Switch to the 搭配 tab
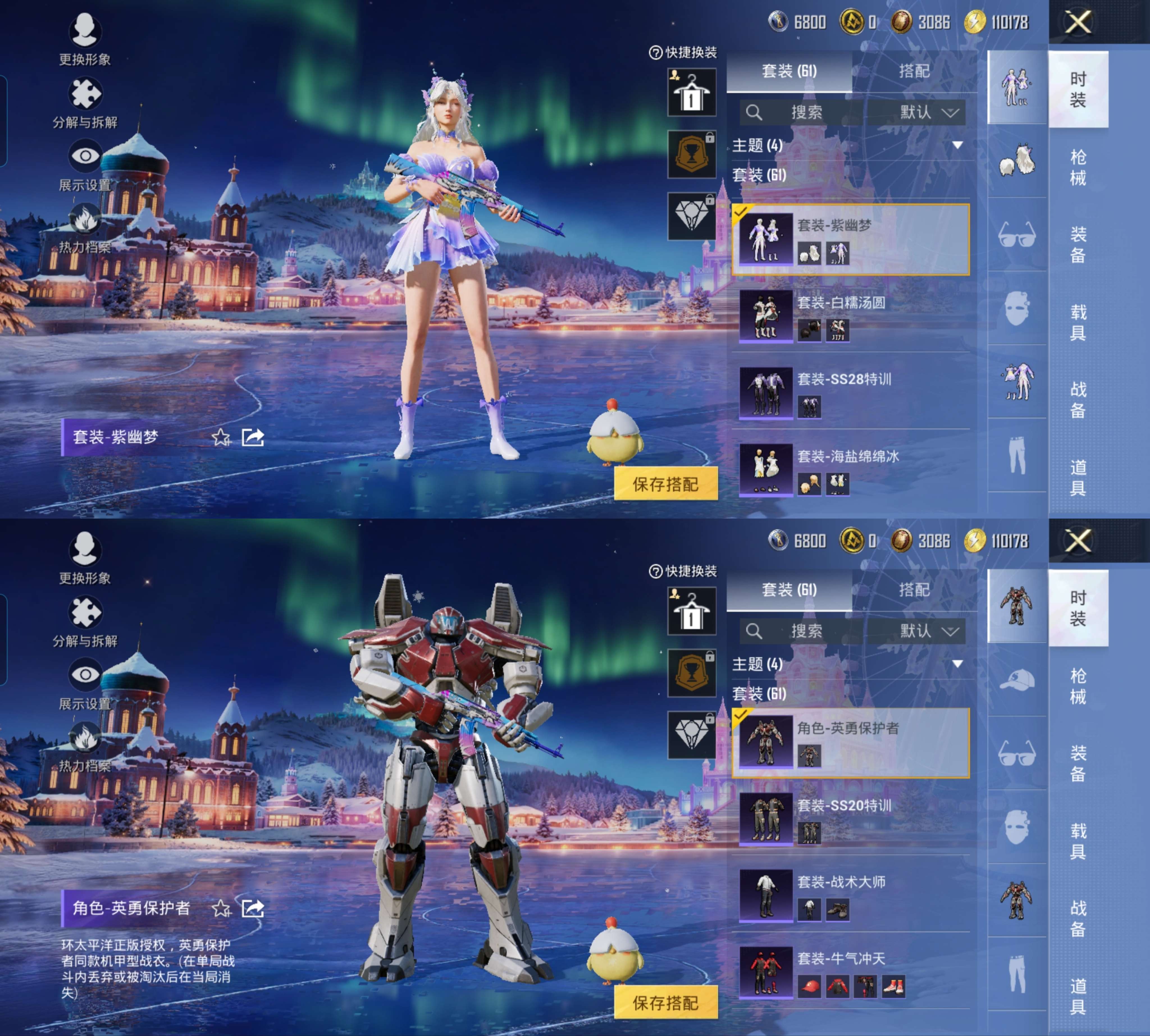 (916, 70)
